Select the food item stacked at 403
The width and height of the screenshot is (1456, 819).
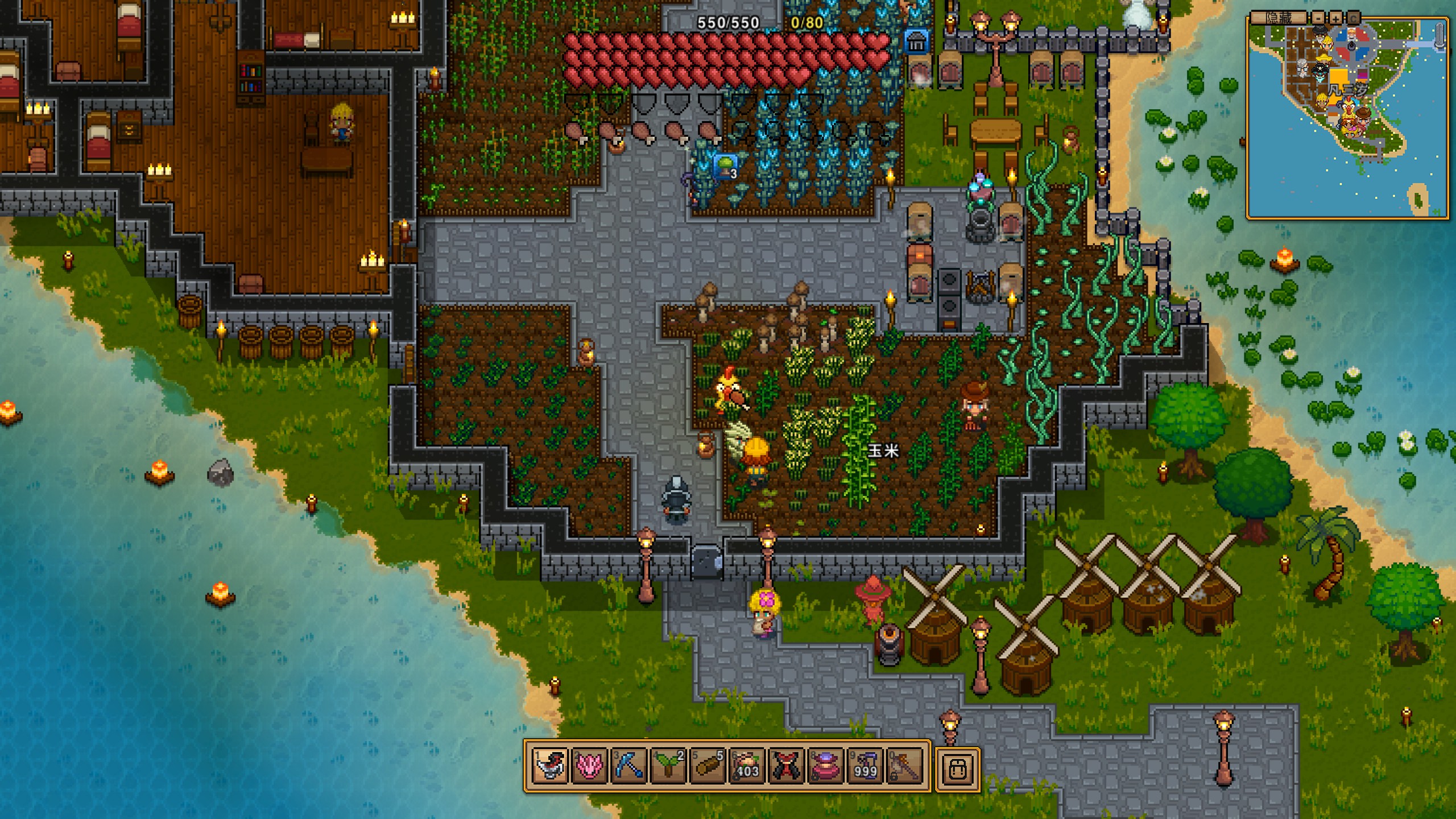coord(747,766)
